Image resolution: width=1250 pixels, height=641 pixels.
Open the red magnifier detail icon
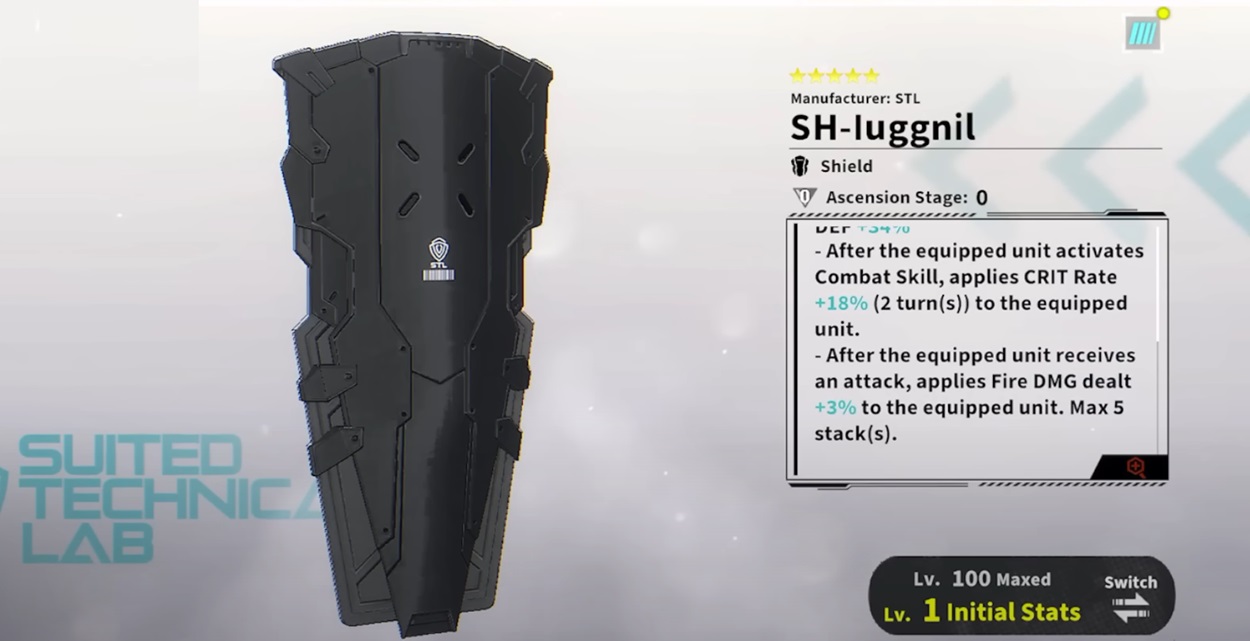coord(1135,466)
